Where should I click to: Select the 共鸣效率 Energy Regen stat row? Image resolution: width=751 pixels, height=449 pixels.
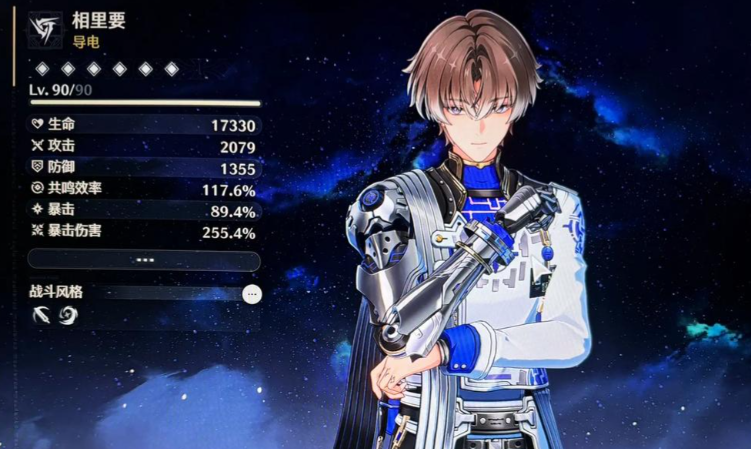pos(144,189)
